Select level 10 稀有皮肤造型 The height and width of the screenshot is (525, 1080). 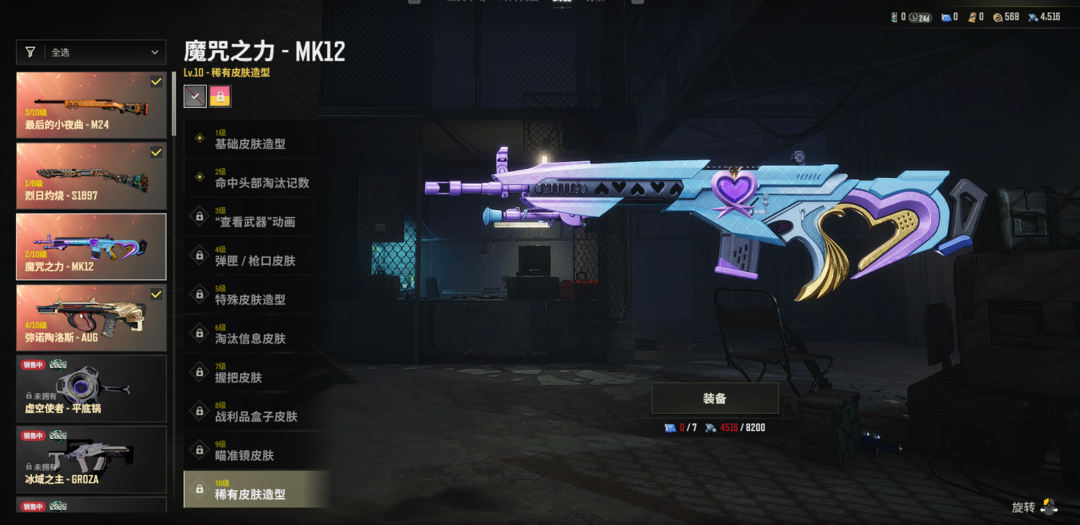[x=256, y=490]
